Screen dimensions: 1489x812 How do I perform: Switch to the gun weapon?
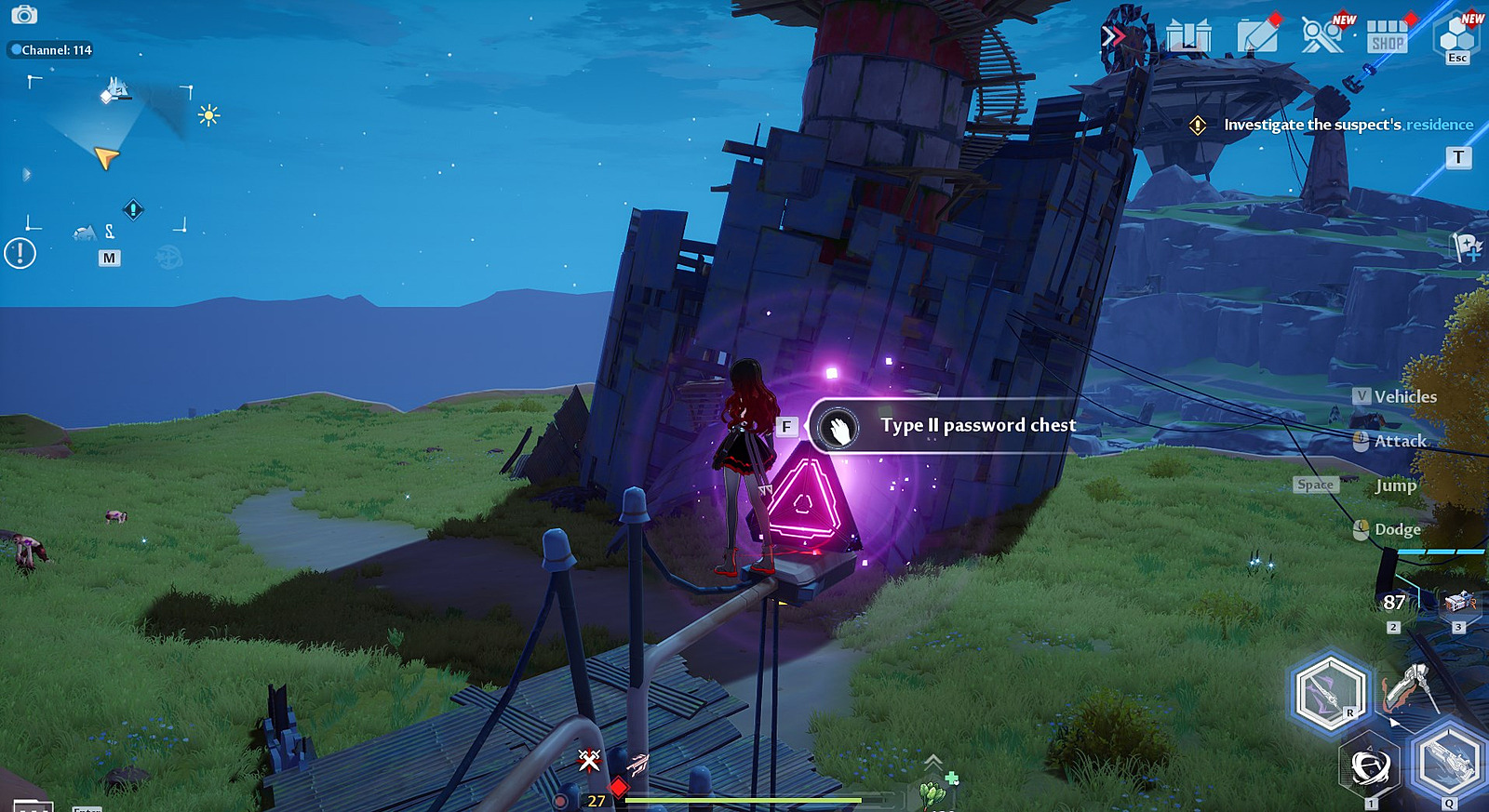point(1449,759)
